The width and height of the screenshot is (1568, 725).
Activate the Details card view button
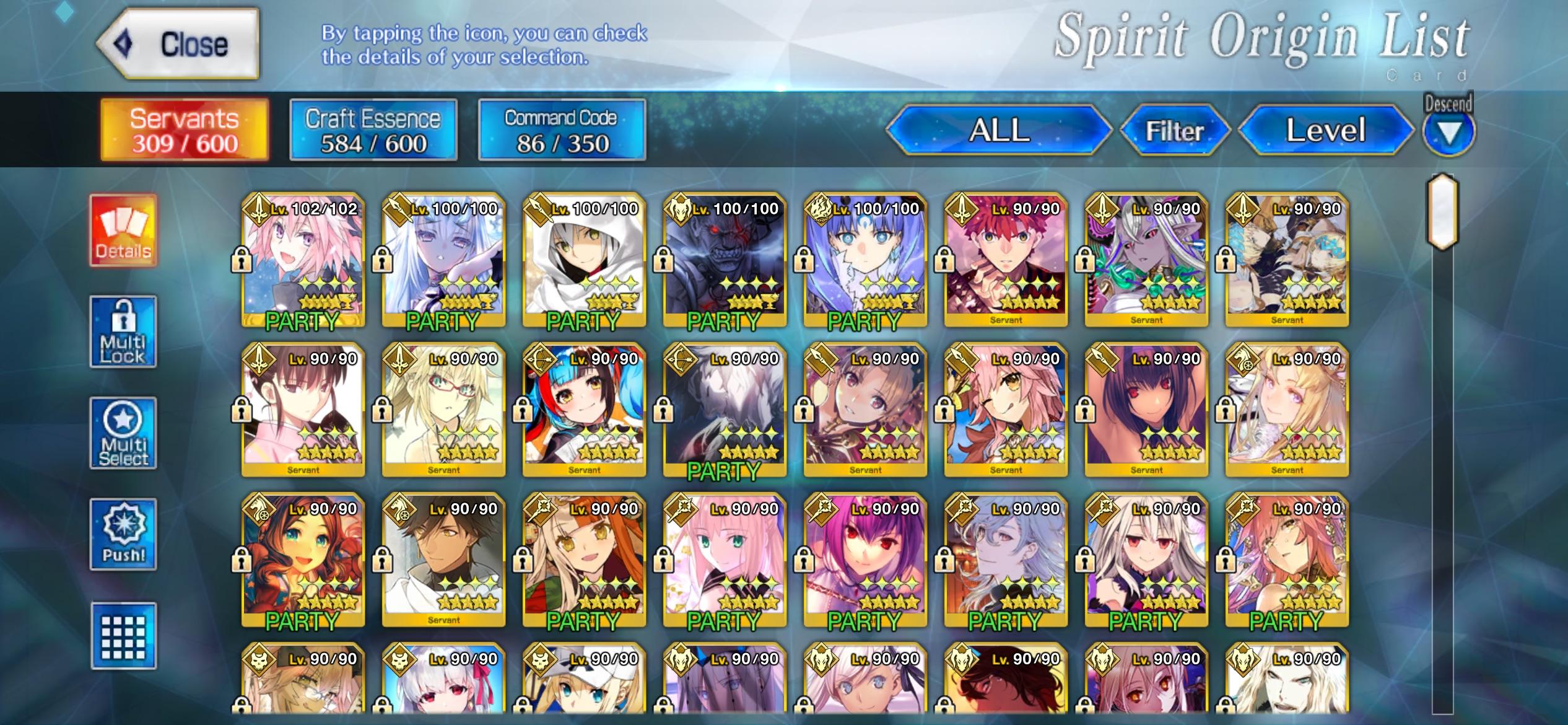[x=123, y=231]
